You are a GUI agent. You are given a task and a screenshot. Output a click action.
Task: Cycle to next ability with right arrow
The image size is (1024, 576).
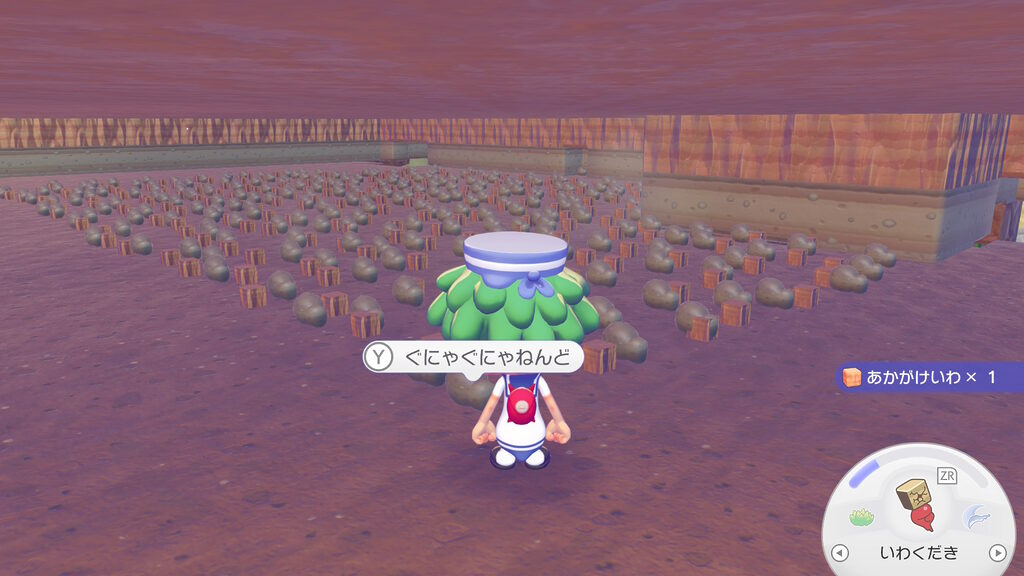(x=996, y=553)
